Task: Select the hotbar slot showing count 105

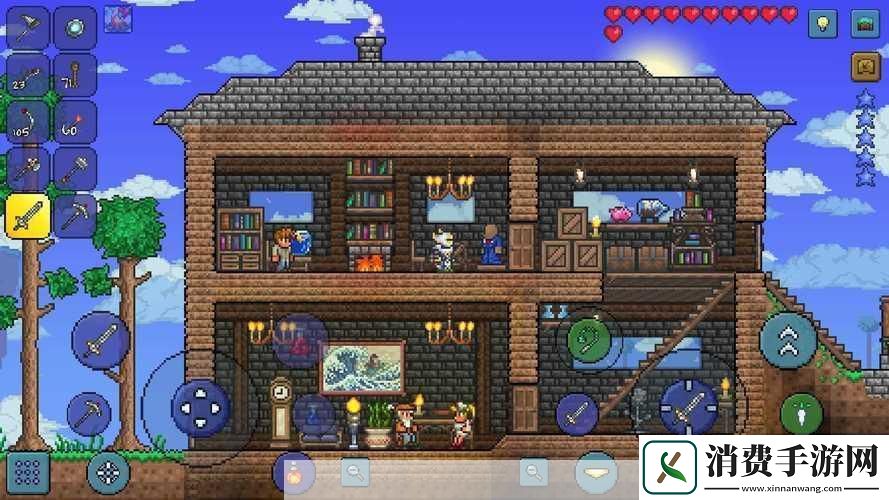Action: pyautogui.click(x=27, y=121)
